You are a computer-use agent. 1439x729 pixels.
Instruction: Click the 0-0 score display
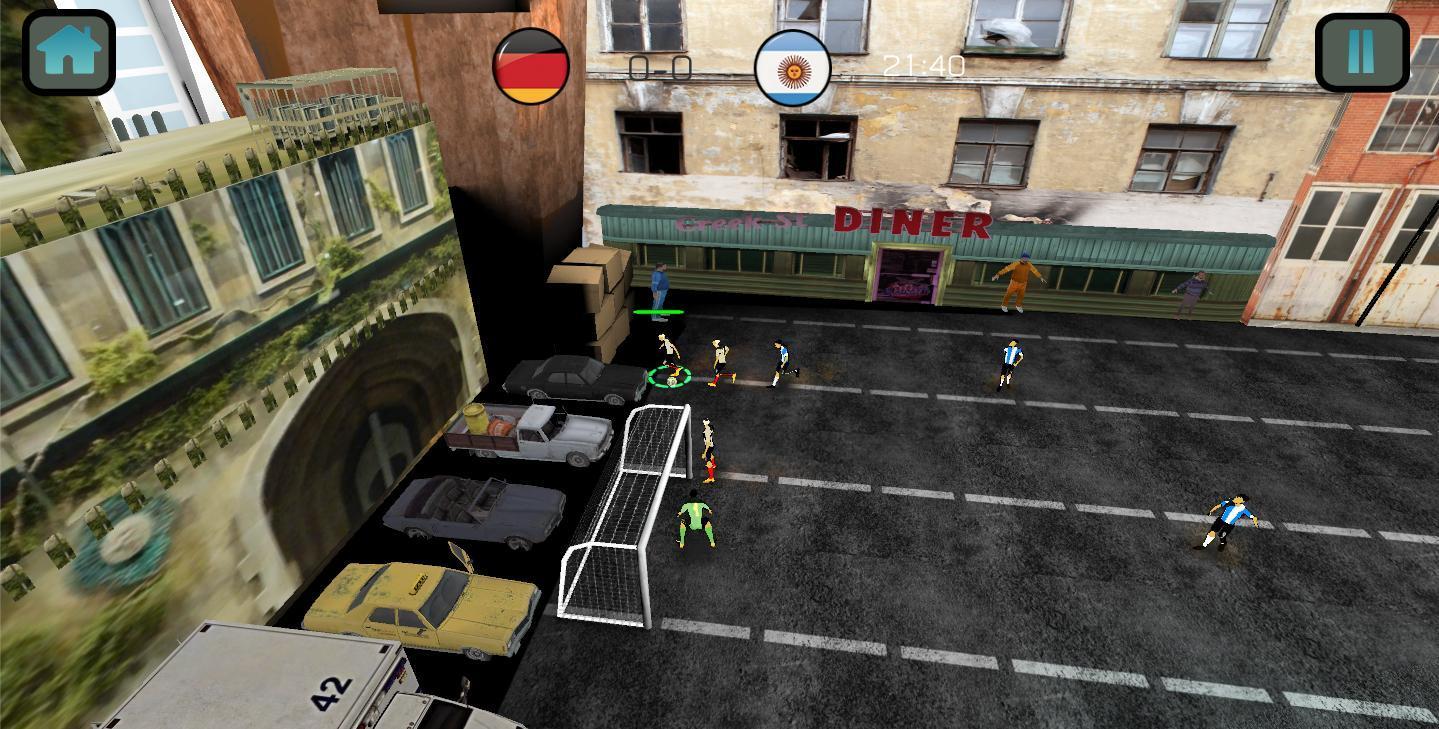[661, 66]
